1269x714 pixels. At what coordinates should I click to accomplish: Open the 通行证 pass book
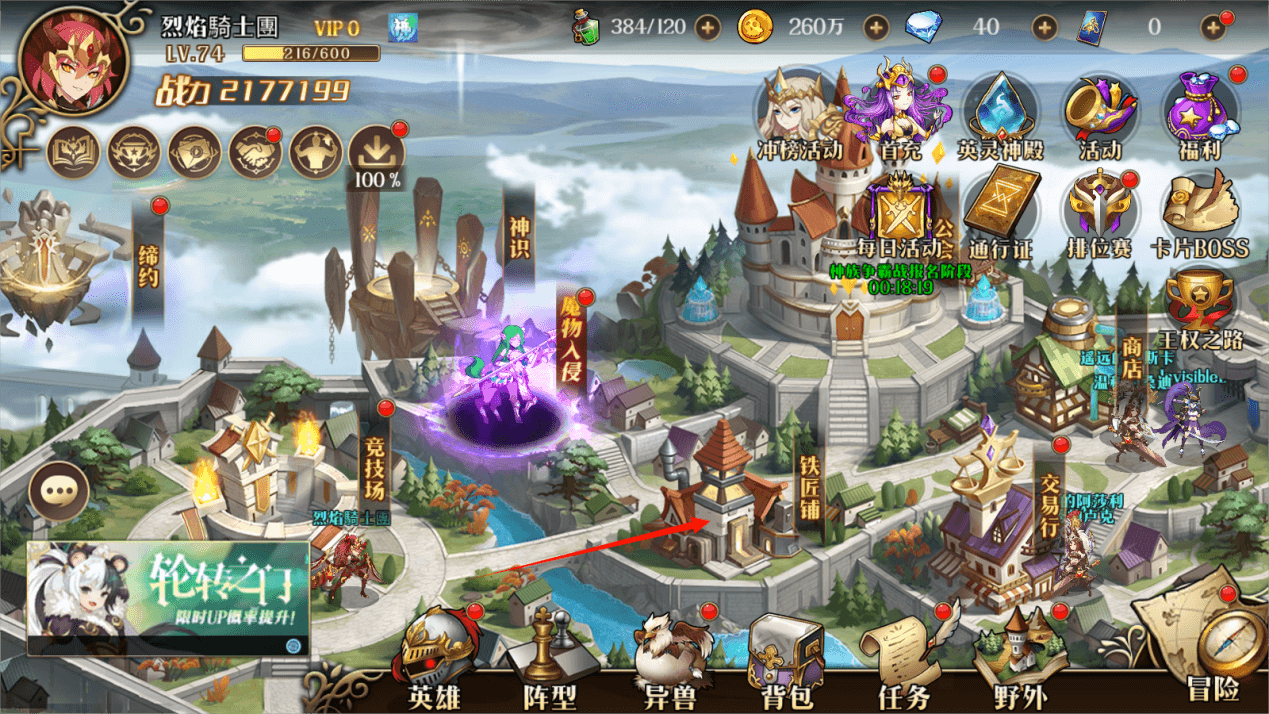1001,213
